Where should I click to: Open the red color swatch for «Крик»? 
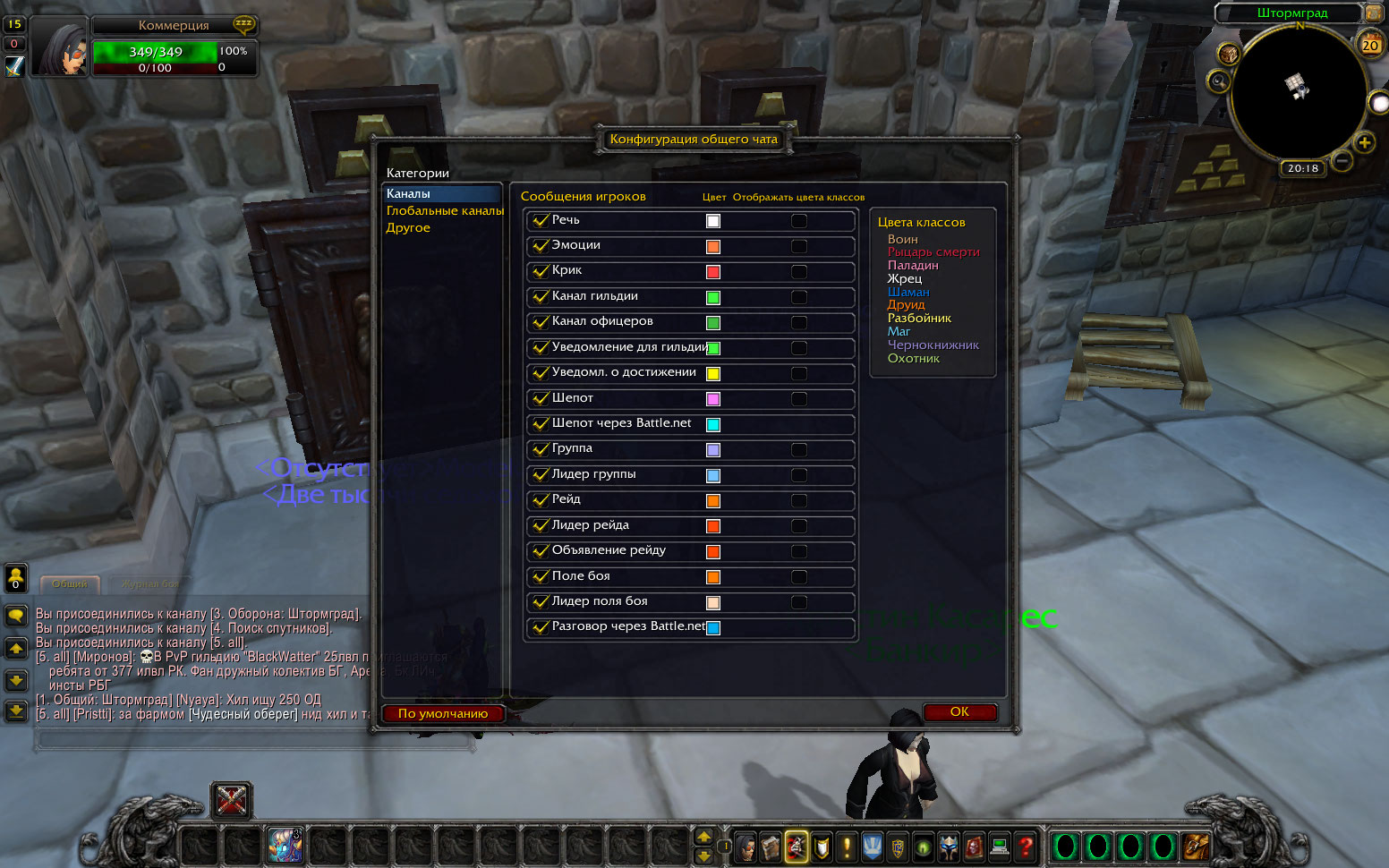(x=713, y=272)
